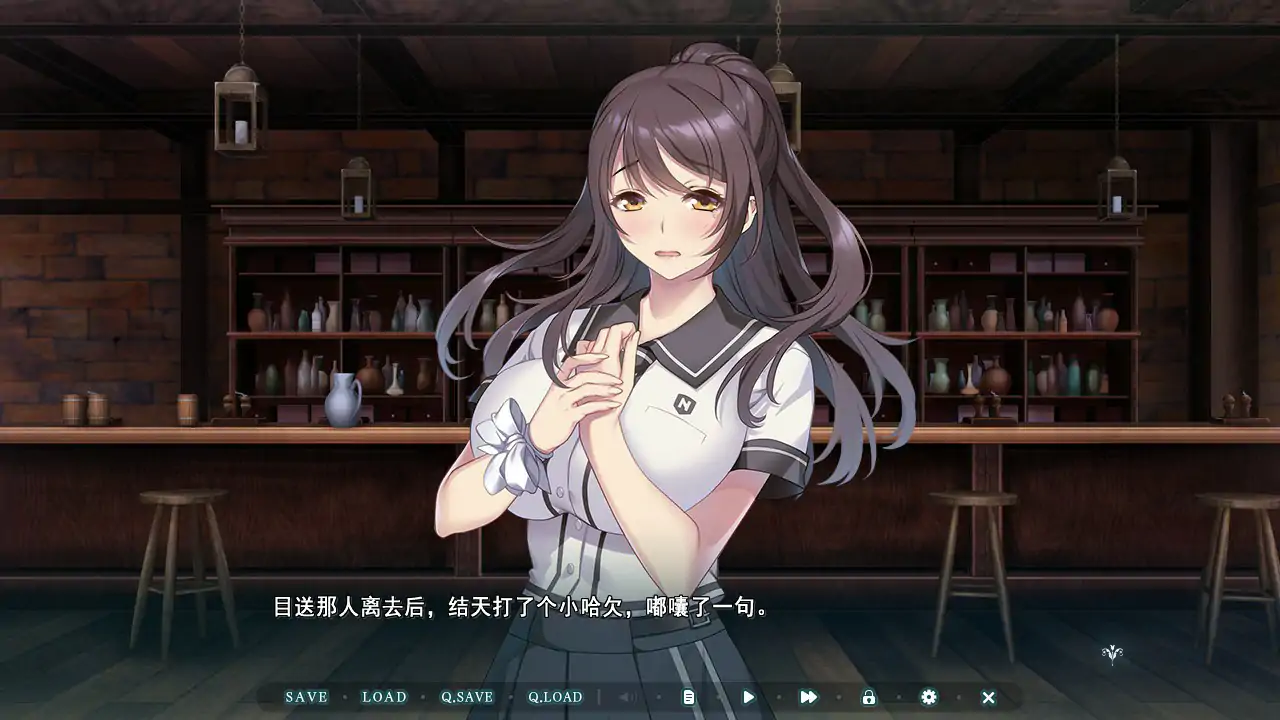The height and width of the screenshot is (720, 1280).
Task: Click the dimmed speaker volume icon
Action: tap(626, 697)
